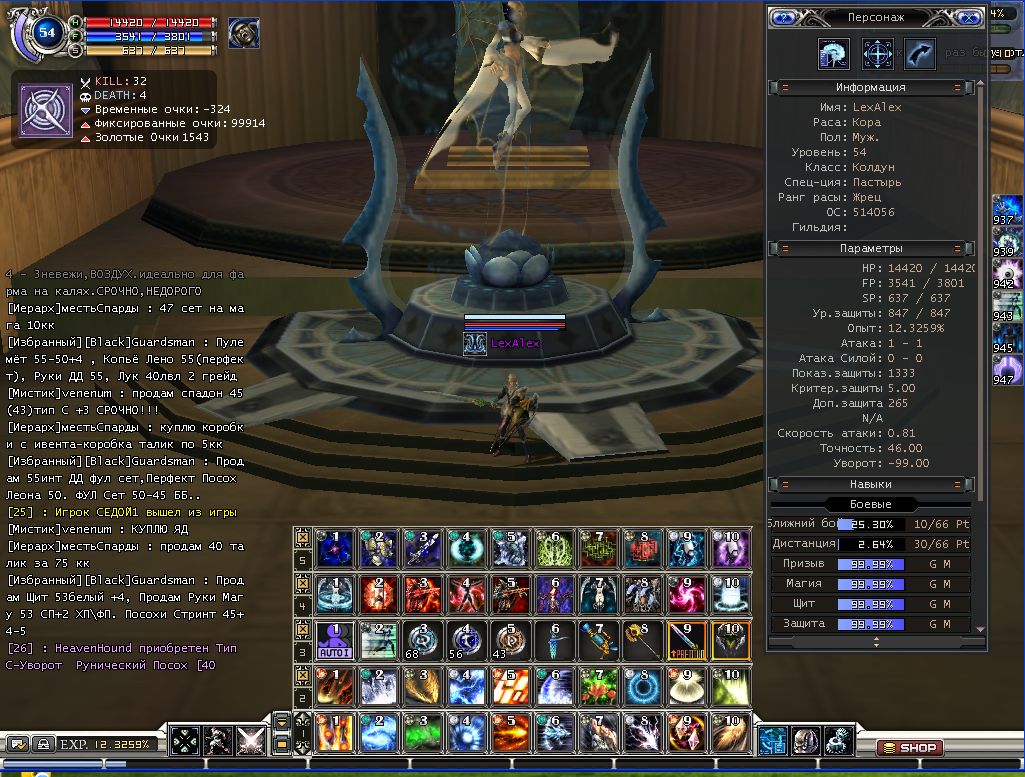Select the brain icon in character window
This screenshot has width=1025, height=777.
point(834,53)
